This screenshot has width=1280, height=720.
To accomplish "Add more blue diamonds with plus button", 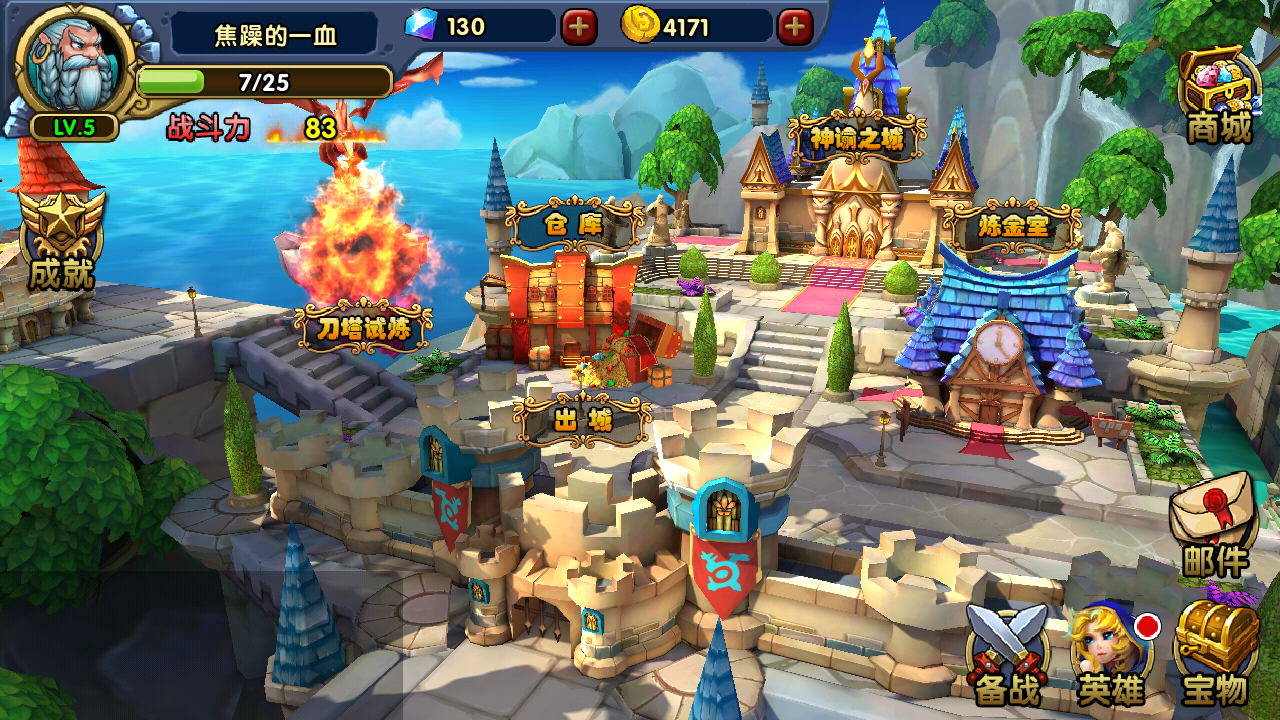I will click(579, 27).
